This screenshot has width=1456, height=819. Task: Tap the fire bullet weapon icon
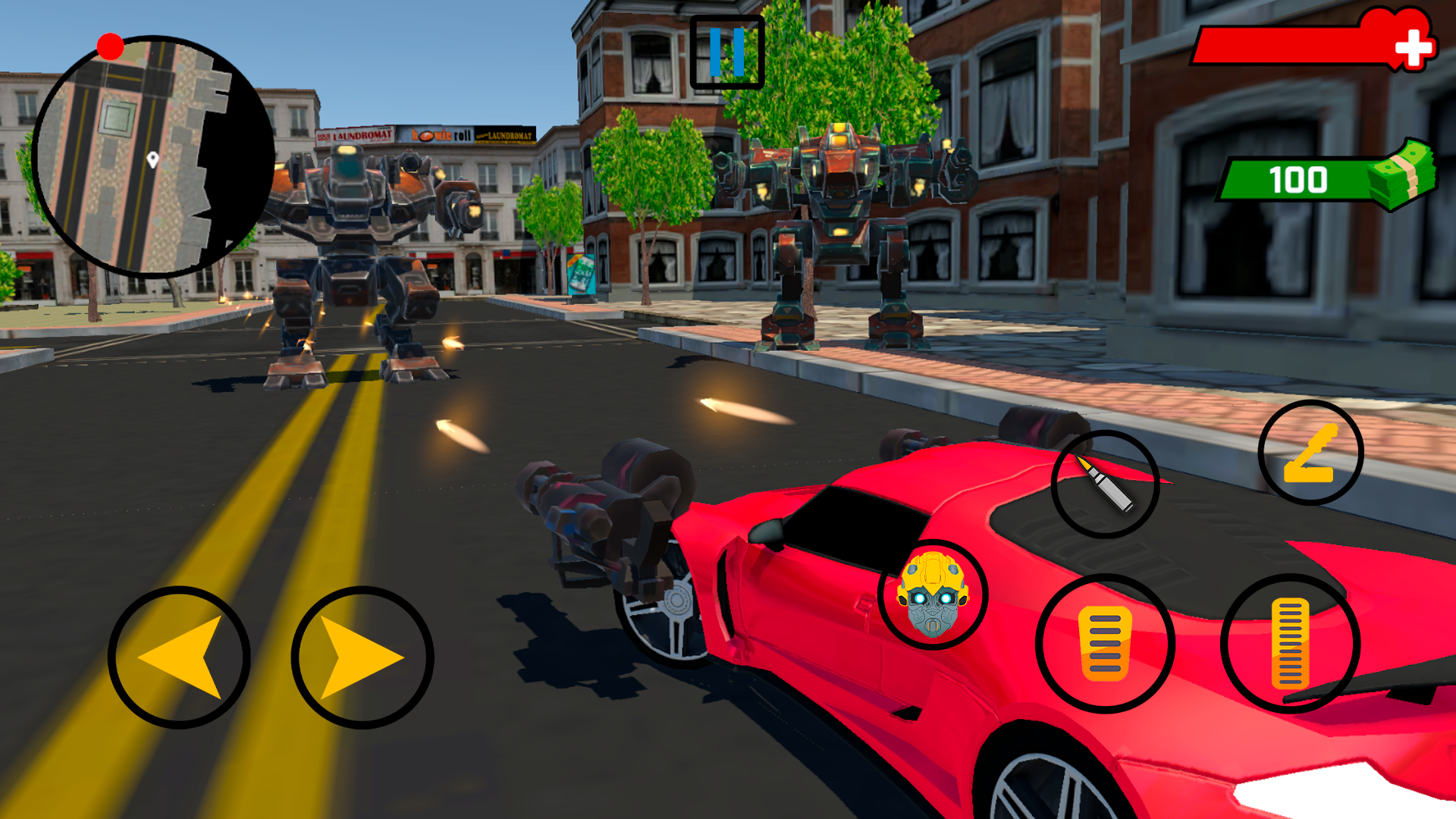1103,484
